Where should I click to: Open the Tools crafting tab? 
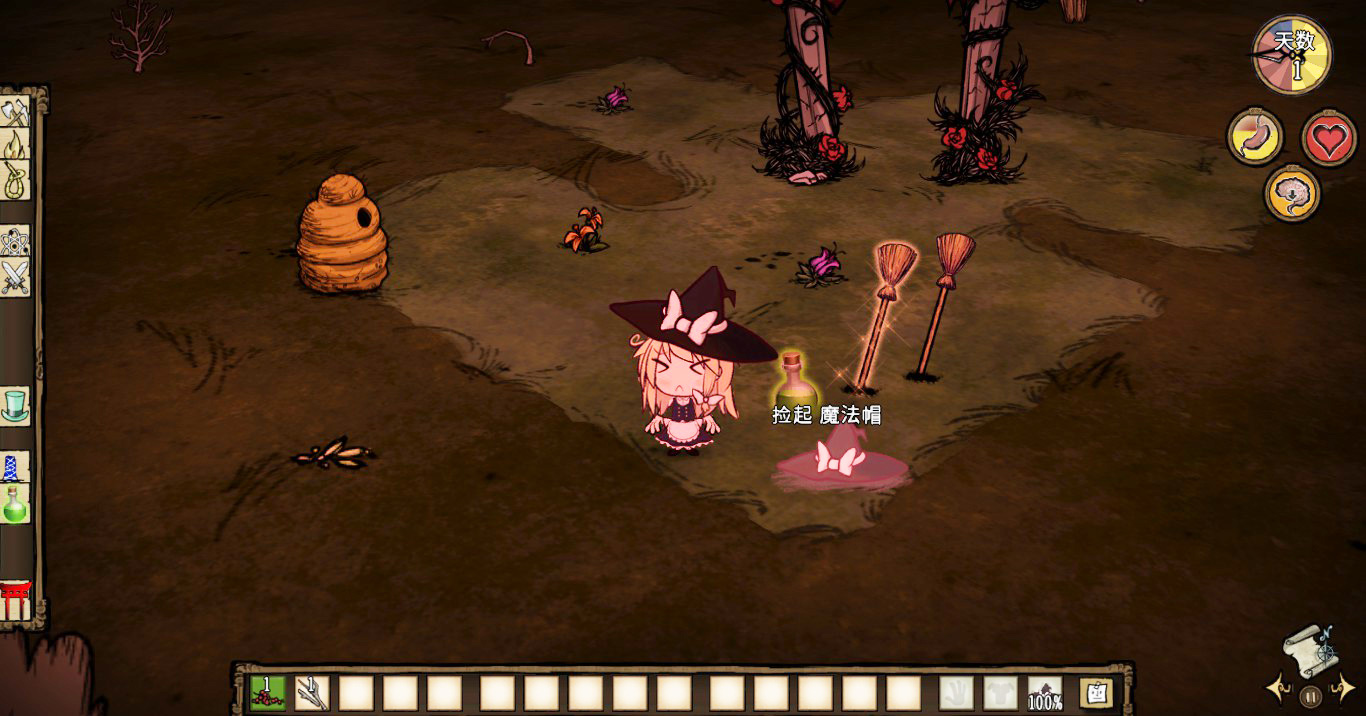[x=15, y=113]
